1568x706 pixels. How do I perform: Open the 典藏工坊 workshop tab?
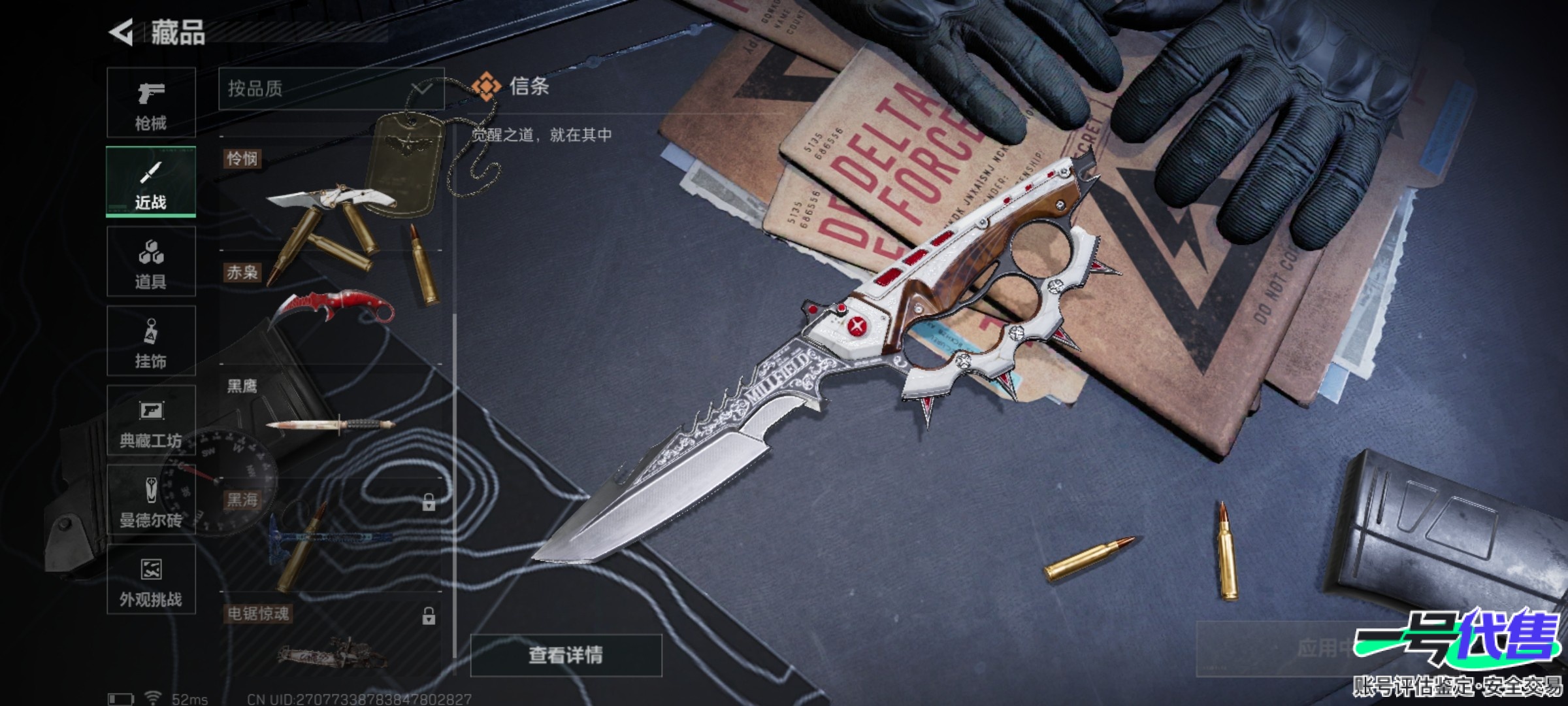[151, 420]
